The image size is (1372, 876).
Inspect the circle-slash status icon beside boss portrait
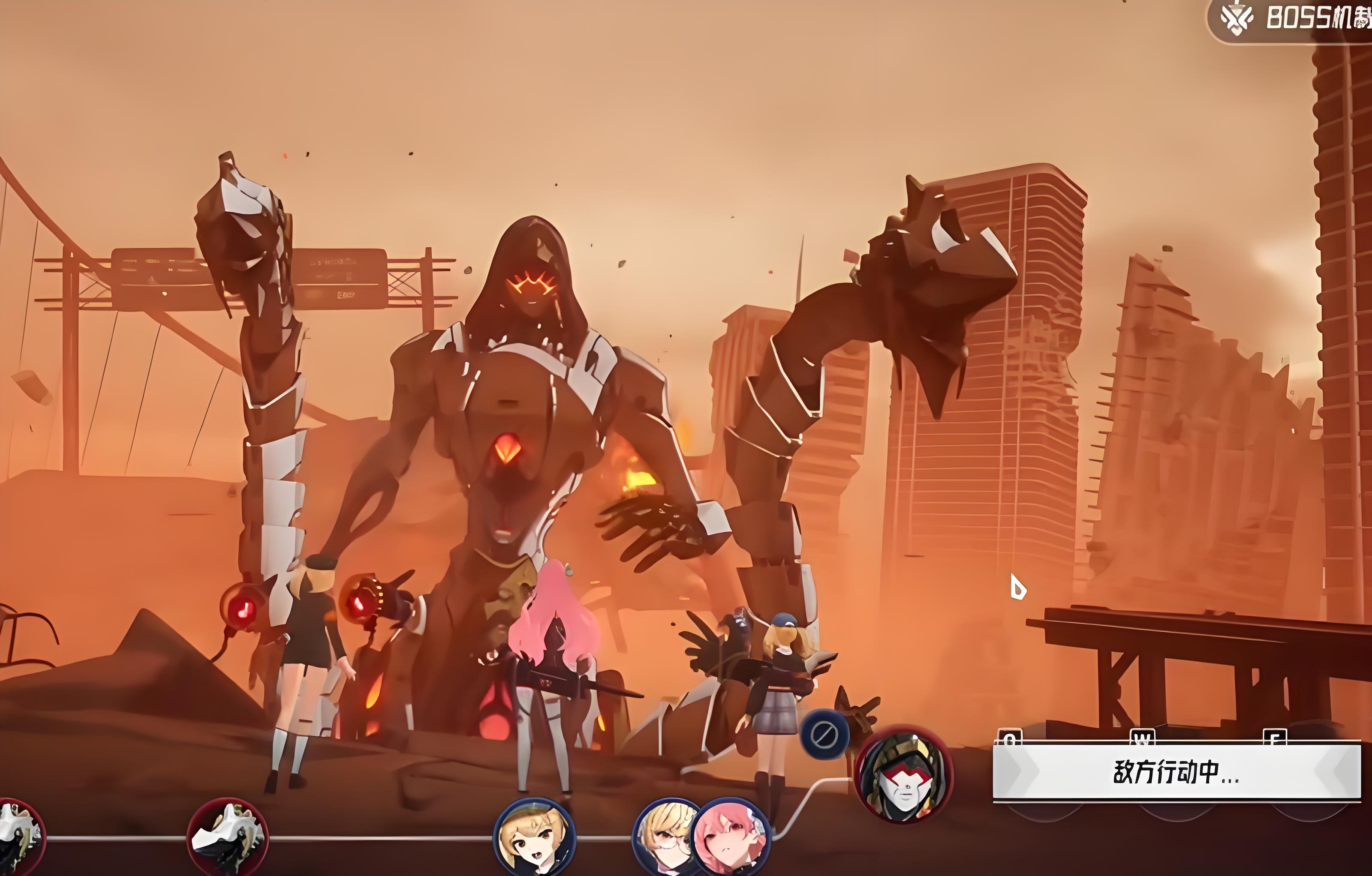[824, 735]
